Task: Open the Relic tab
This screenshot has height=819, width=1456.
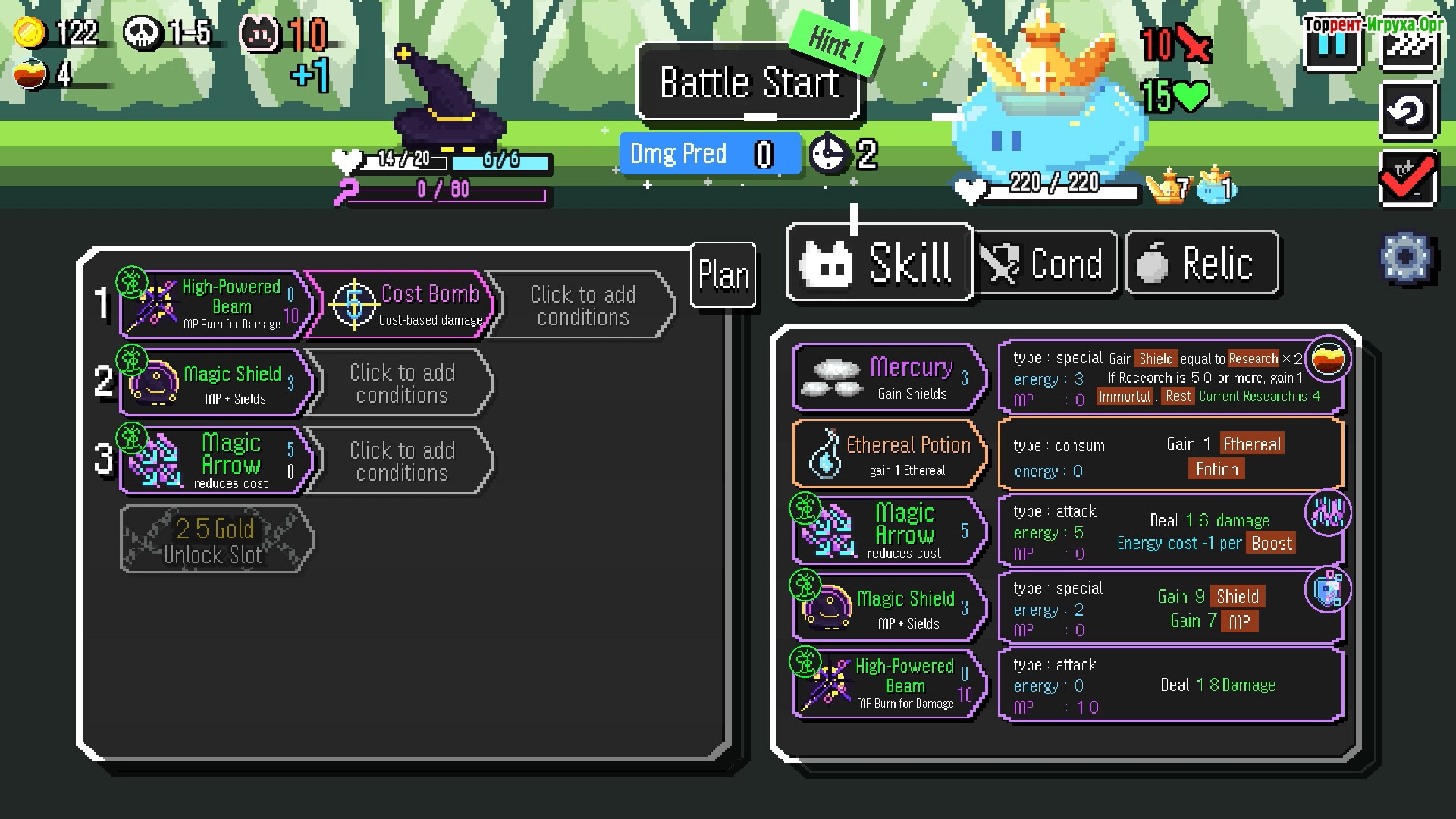Action: point(1202,263)
